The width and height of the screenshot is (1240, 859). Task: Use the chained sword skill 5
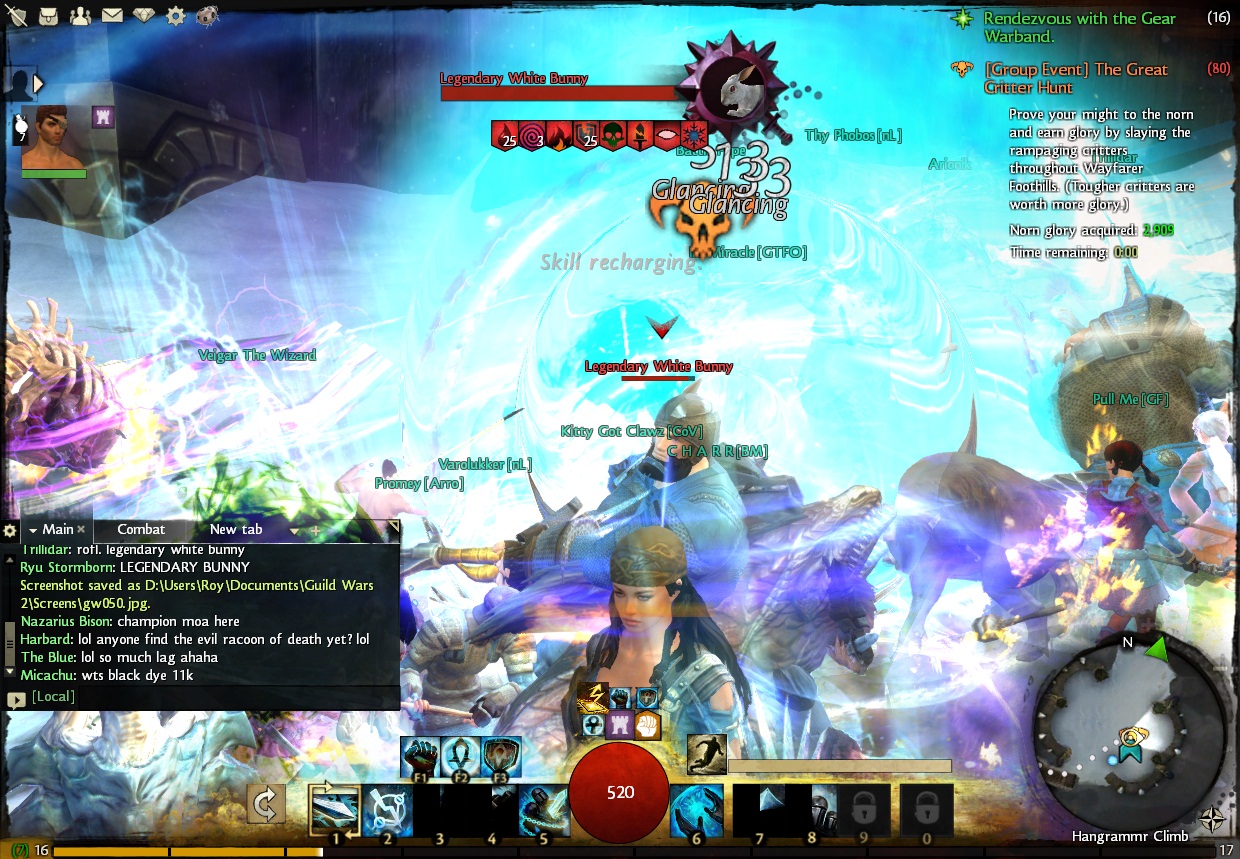[x=543, y=808]
